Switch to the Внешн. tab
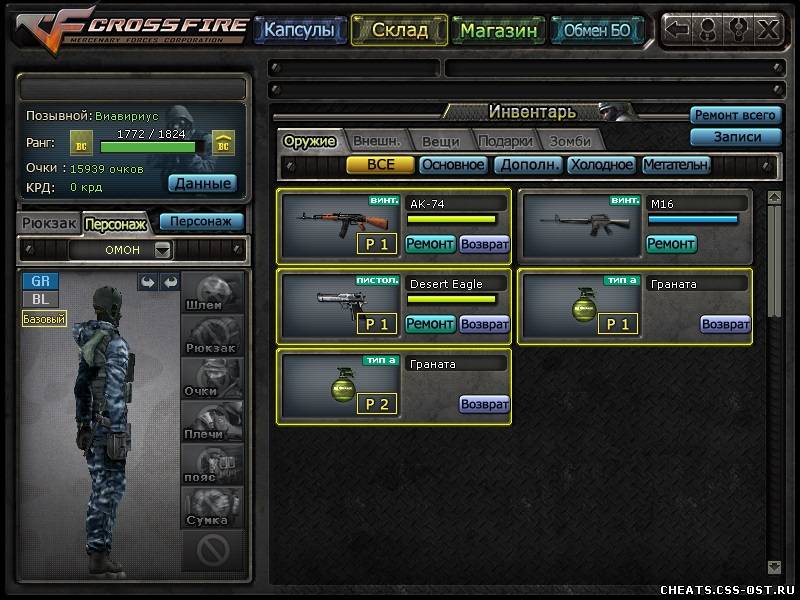 pyautogui.click(x=377, y=141)
